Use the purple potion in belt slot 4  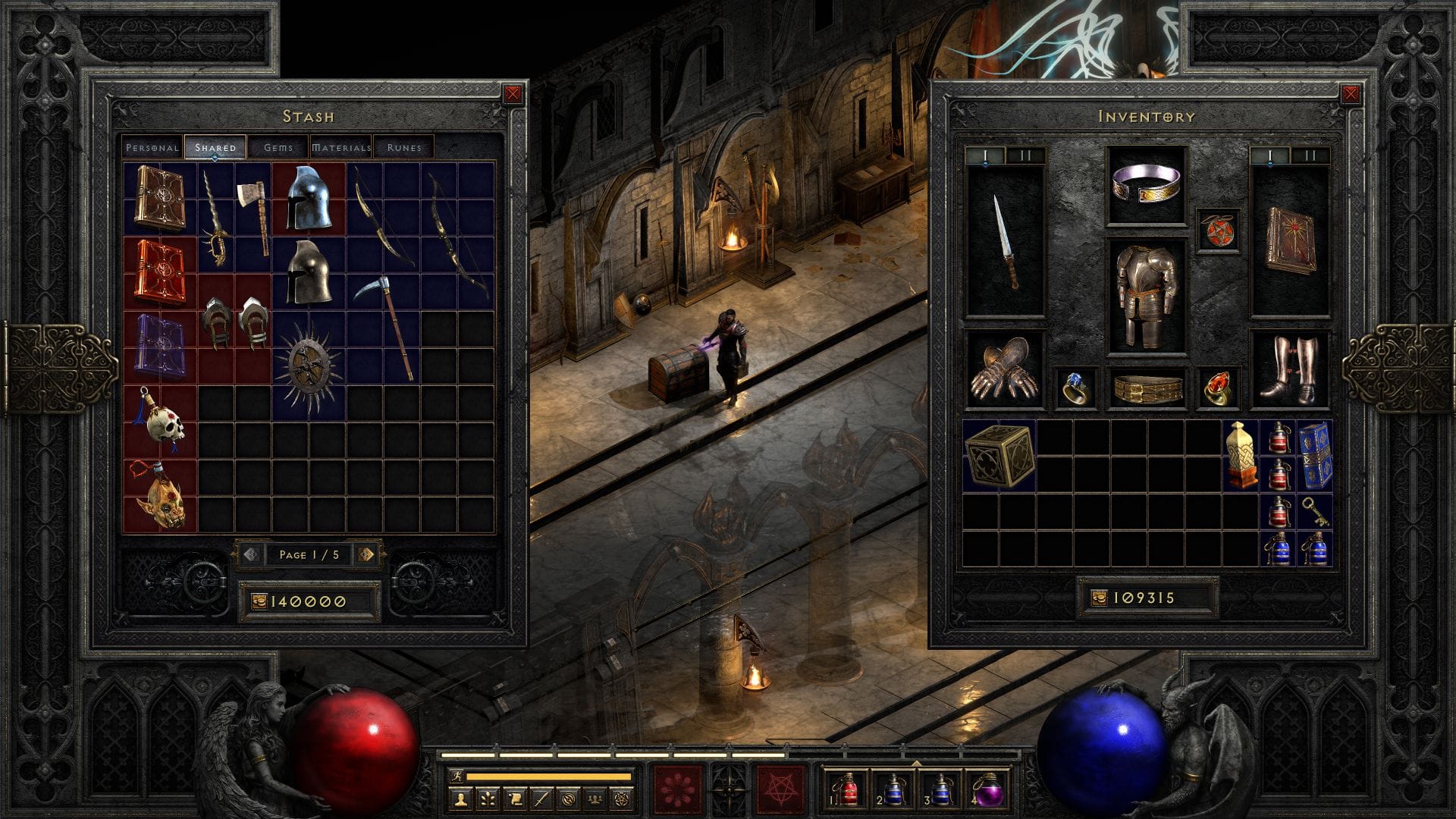(989, 789)
